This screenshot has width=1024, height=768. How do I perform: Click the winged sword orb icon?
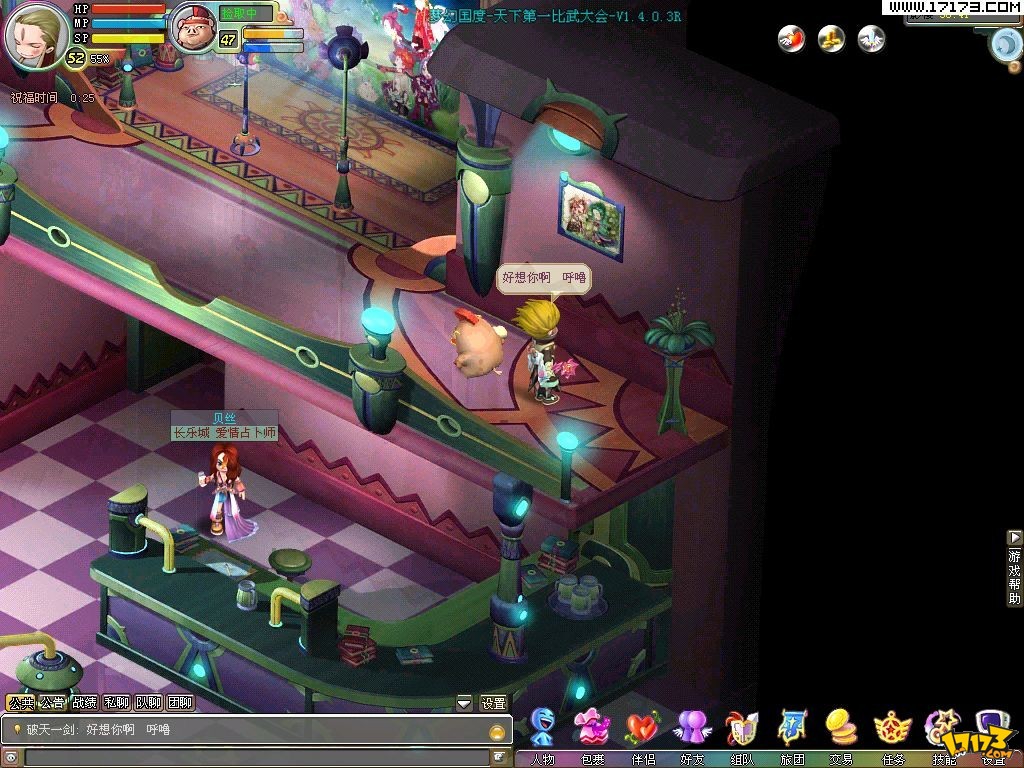[x=872, y=39]
